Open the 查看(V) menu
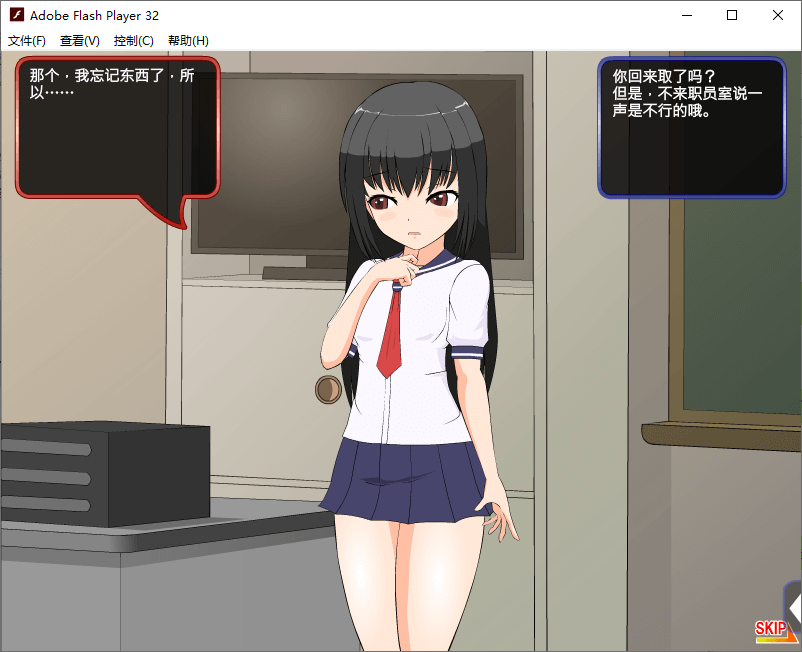The image size is (802, 652). pyautogui.click(x=80, y=41)
